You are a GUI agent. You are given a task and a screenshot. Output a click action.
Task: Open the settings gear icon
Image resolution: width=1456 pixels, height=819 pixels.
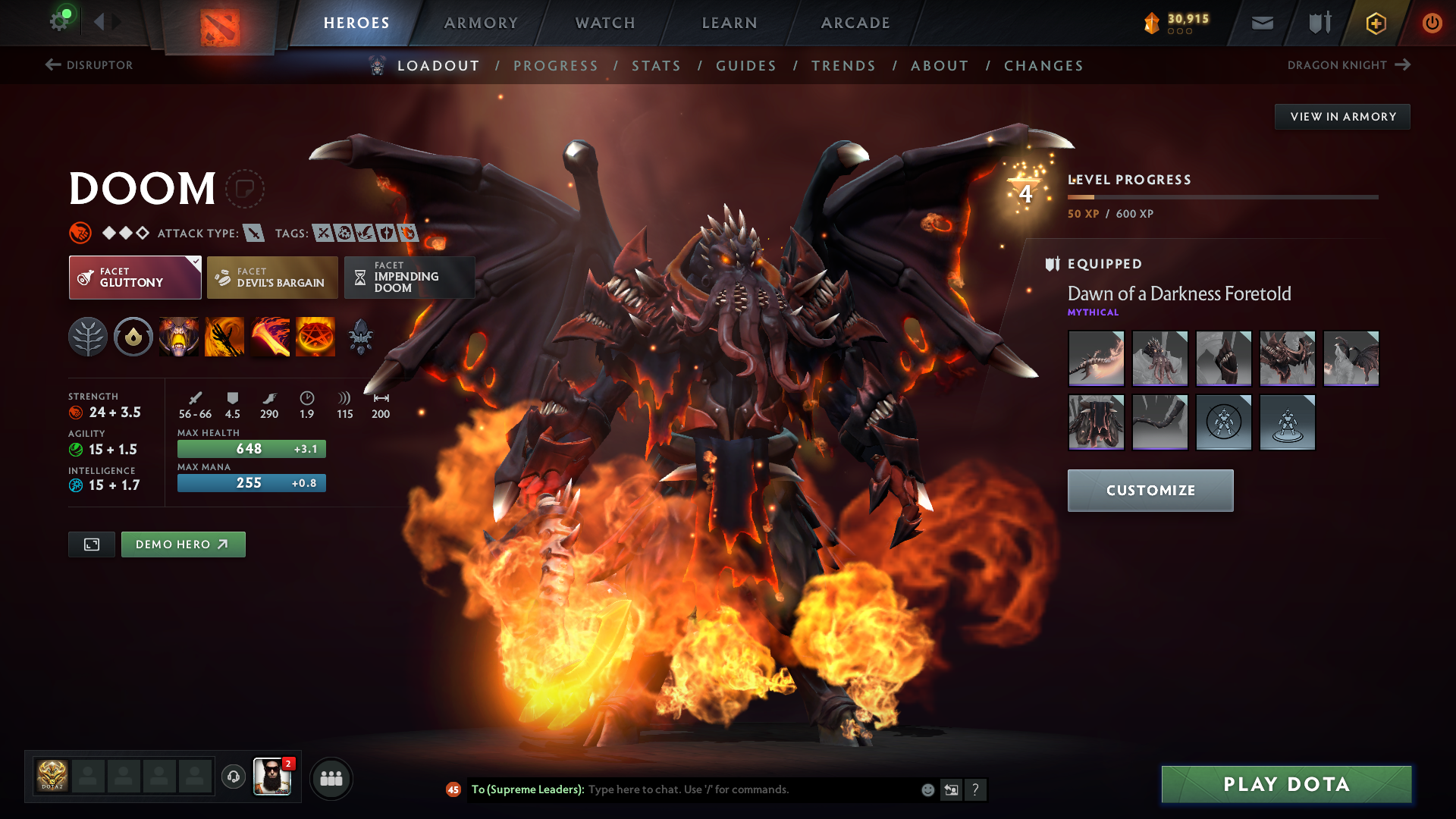click(x=59, y=21)
